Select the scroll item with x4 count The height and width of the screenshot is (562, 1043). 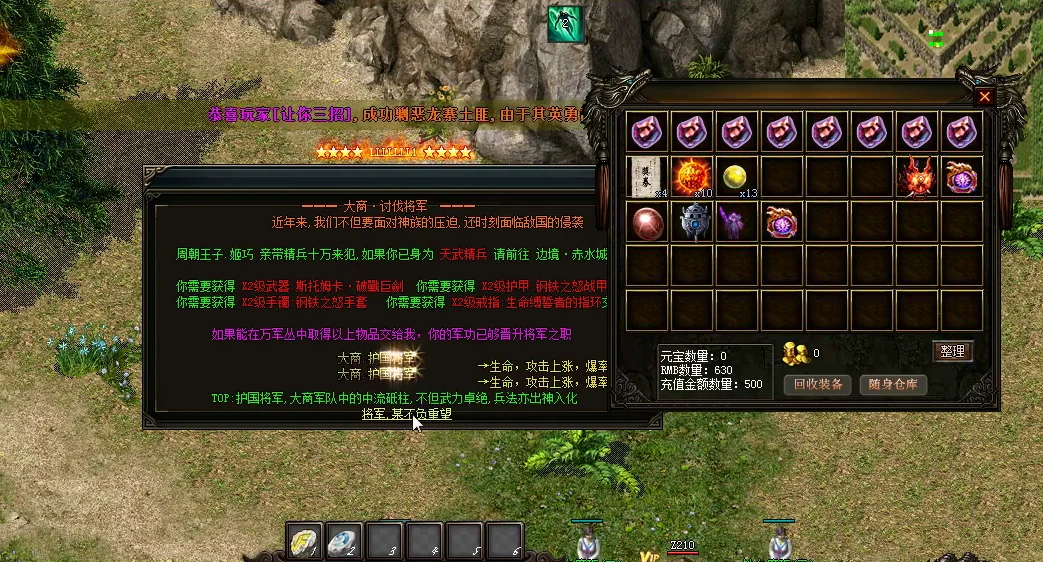pyautogui.click(x=649, y=177)
